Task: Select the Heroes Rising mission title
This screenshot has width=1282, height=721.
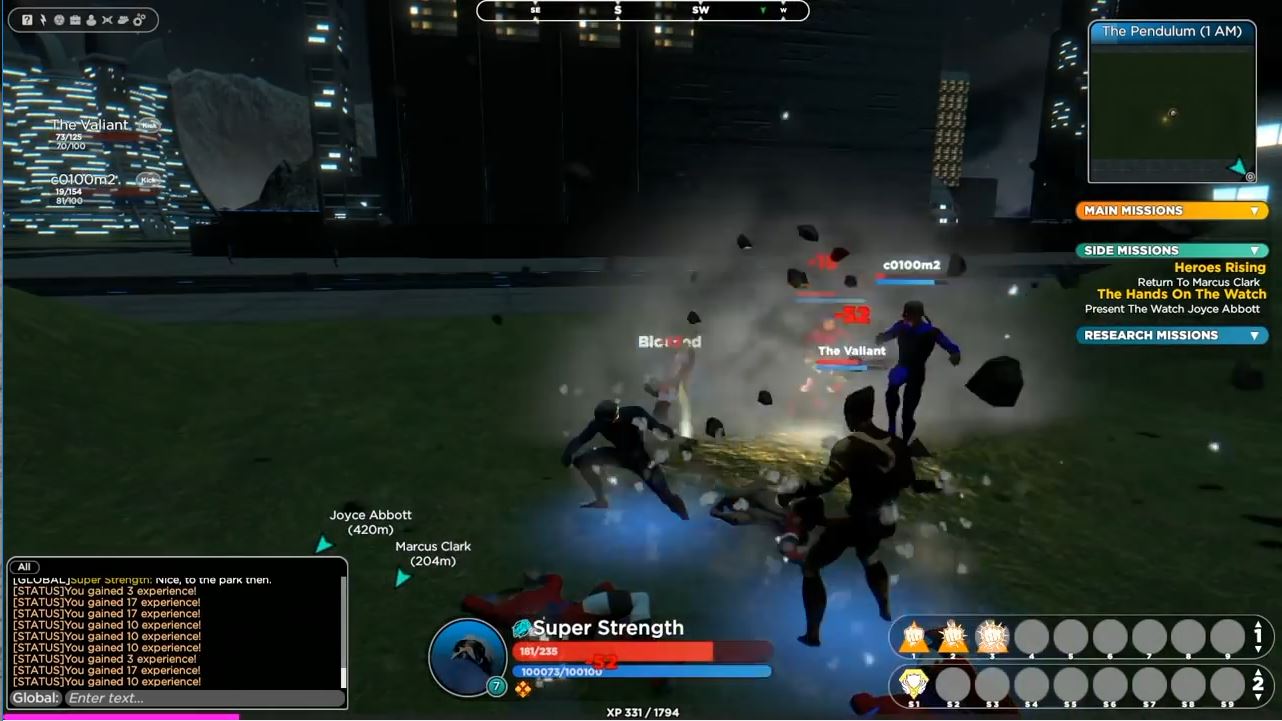Action: pos(1221,267)
